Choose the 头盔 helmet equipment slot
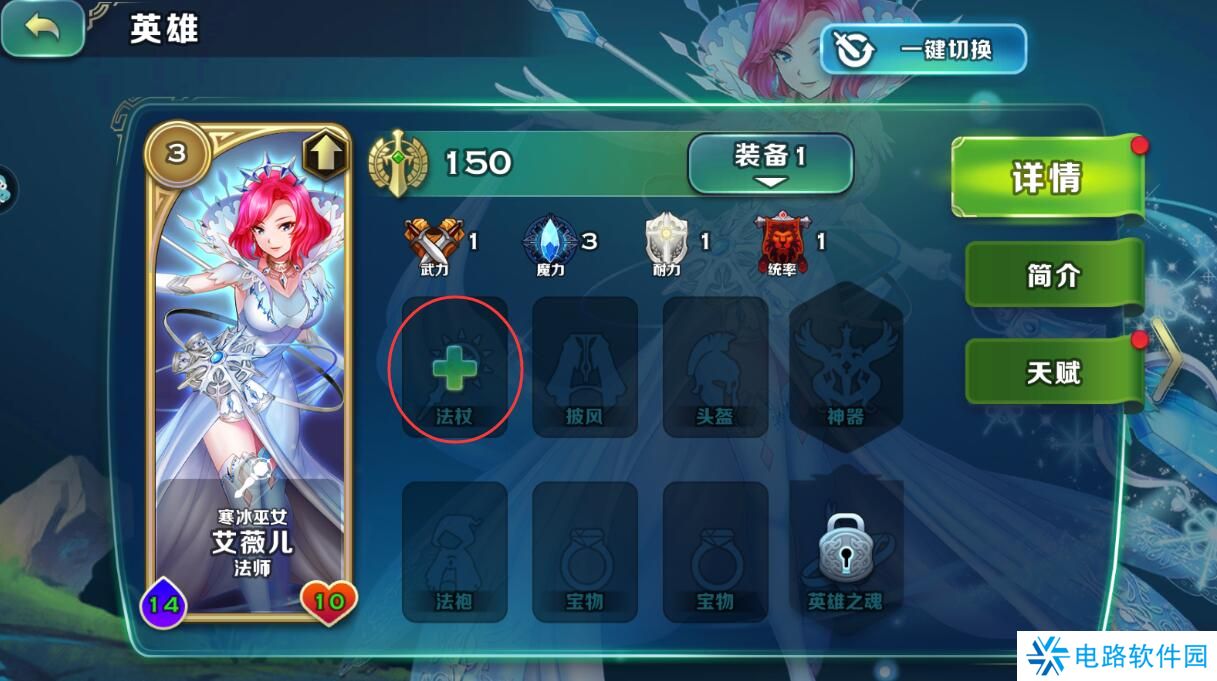Viewport: 1217px width, 681px height. (715, 367)
